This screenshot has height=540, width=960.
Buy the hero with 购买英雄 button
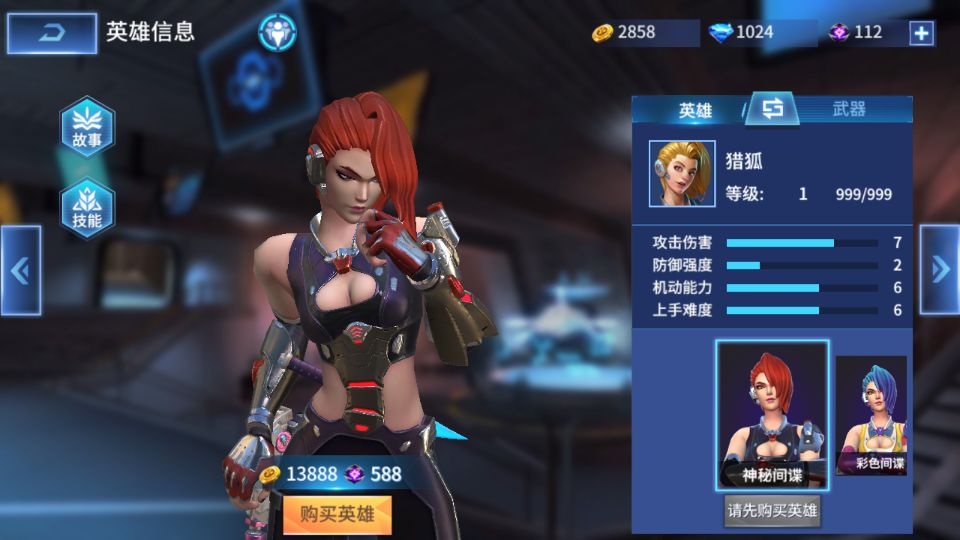click(336, 515)
